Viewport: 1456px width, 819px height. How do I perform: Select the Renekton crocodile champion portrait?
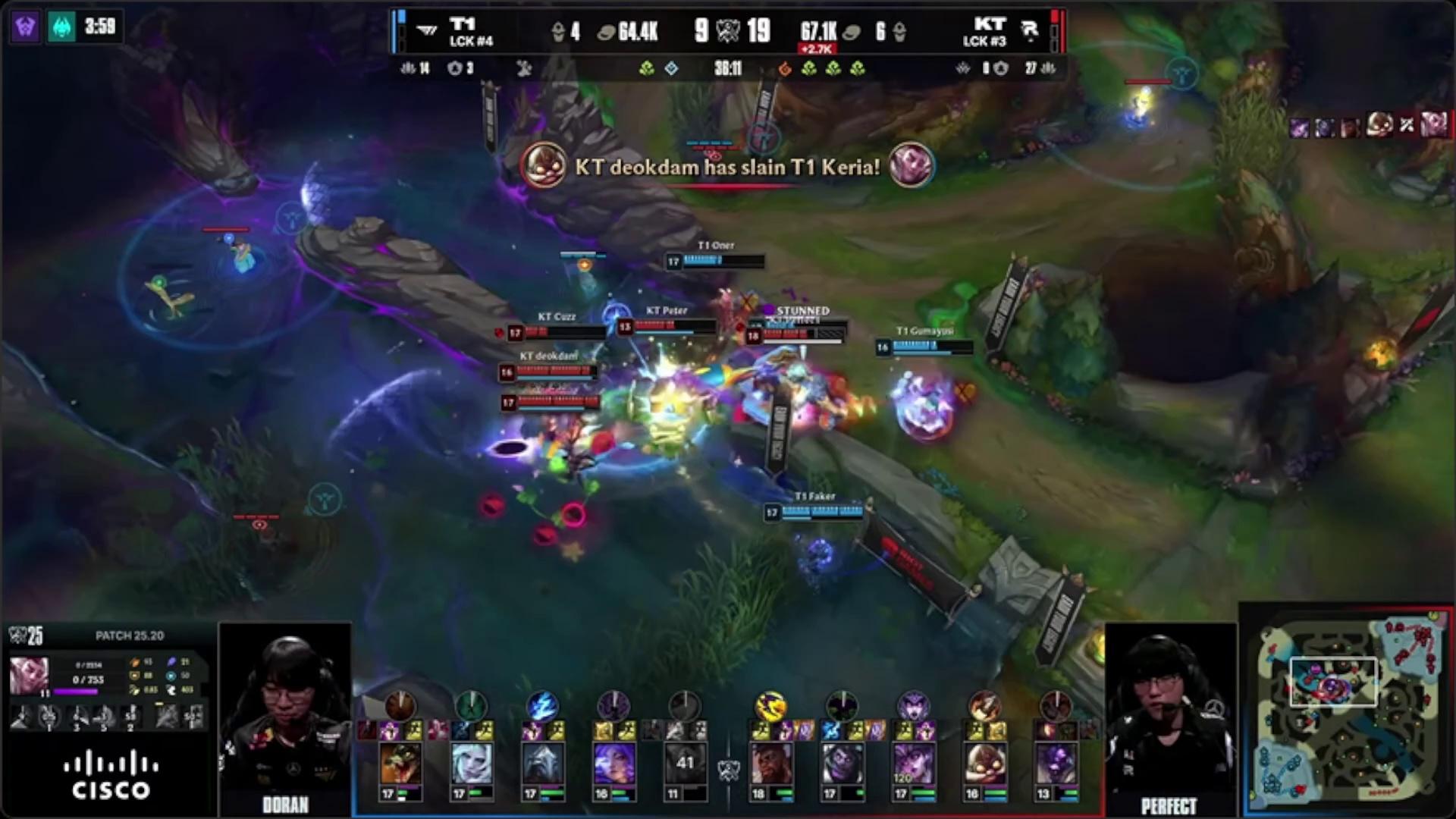click(400, 763)
